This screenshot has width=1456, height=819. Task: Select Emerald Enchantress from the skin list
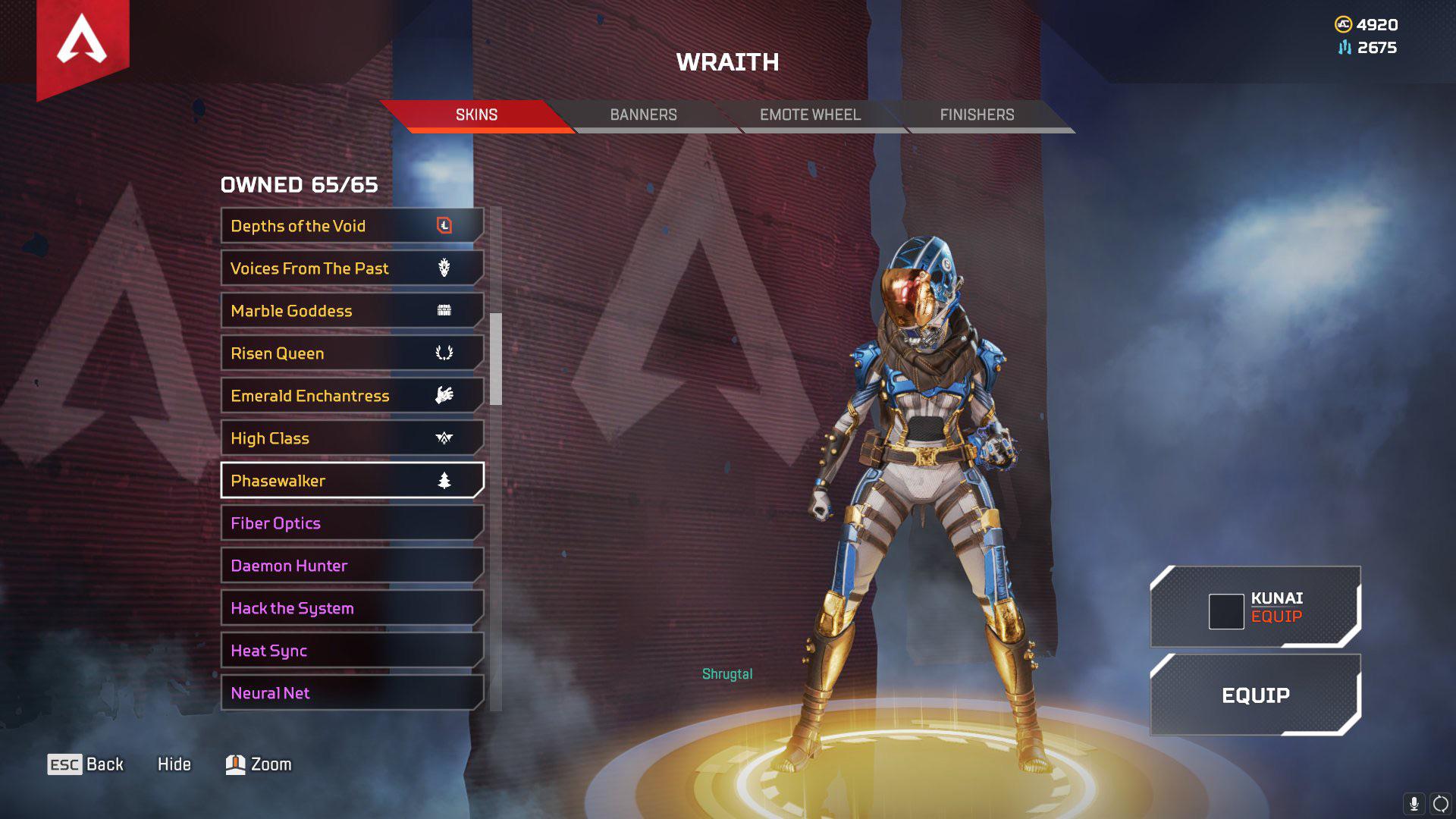click(352, 396)
